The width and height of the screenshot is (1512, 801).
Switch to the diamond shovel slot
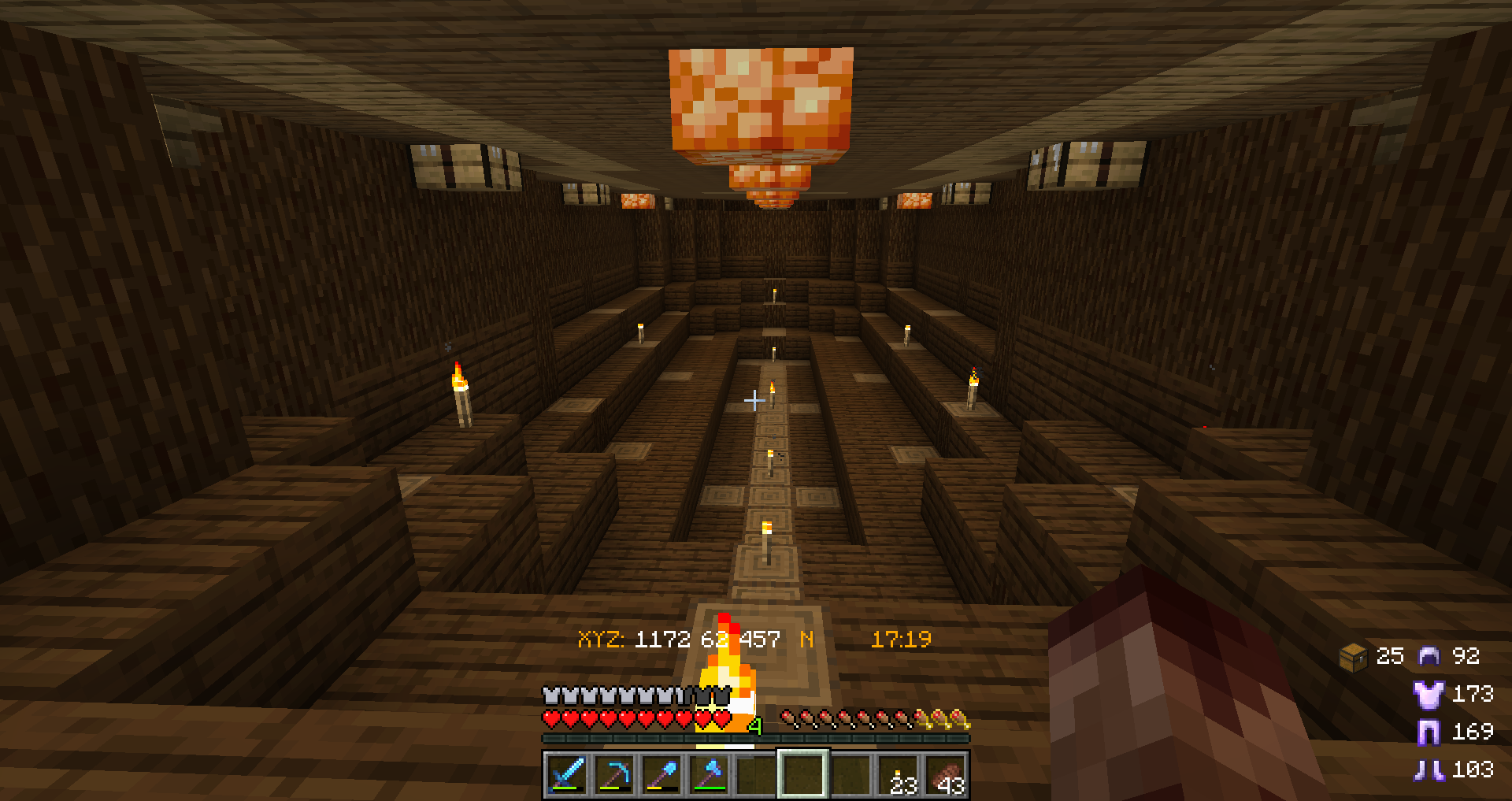tap(661, 774)
